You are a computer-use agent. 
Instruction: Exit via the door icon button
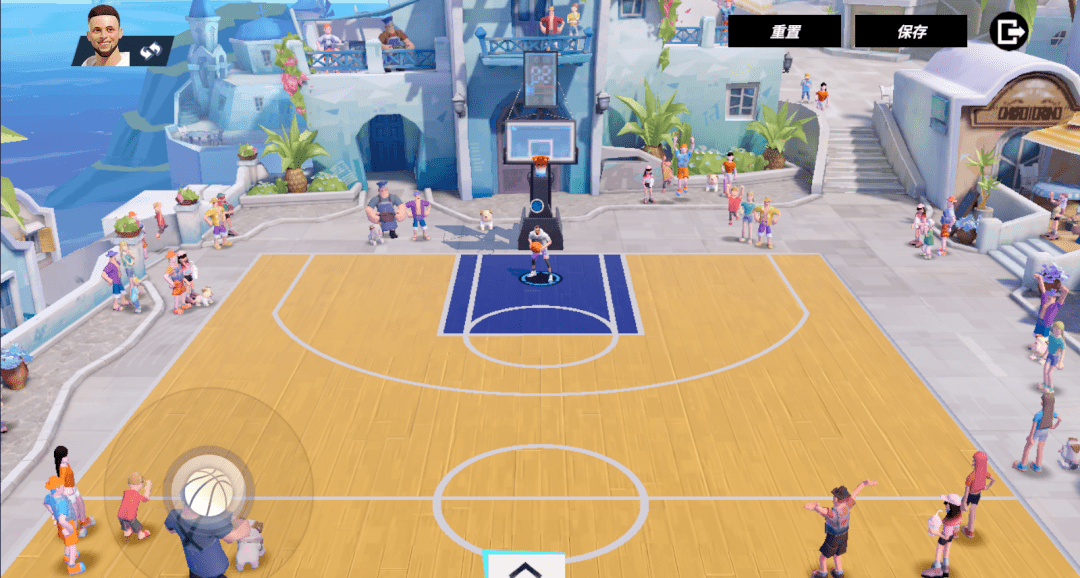click(x=1009, y=31)
